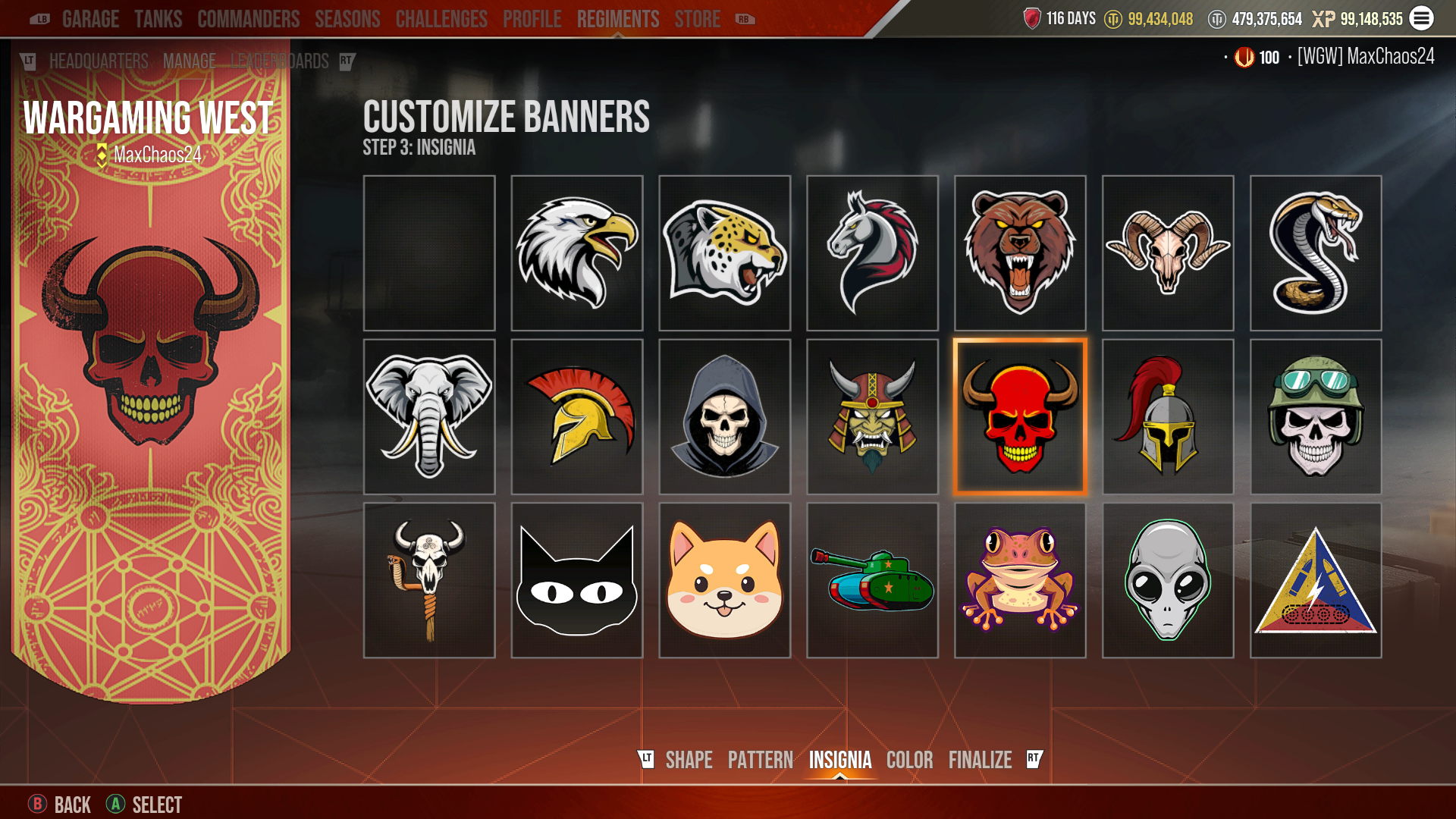This screenshot has height=819, width=1456.
Task: Open the regiment Headquarters sub-tab
Action: pyautogui.click(x=99, y=61)
